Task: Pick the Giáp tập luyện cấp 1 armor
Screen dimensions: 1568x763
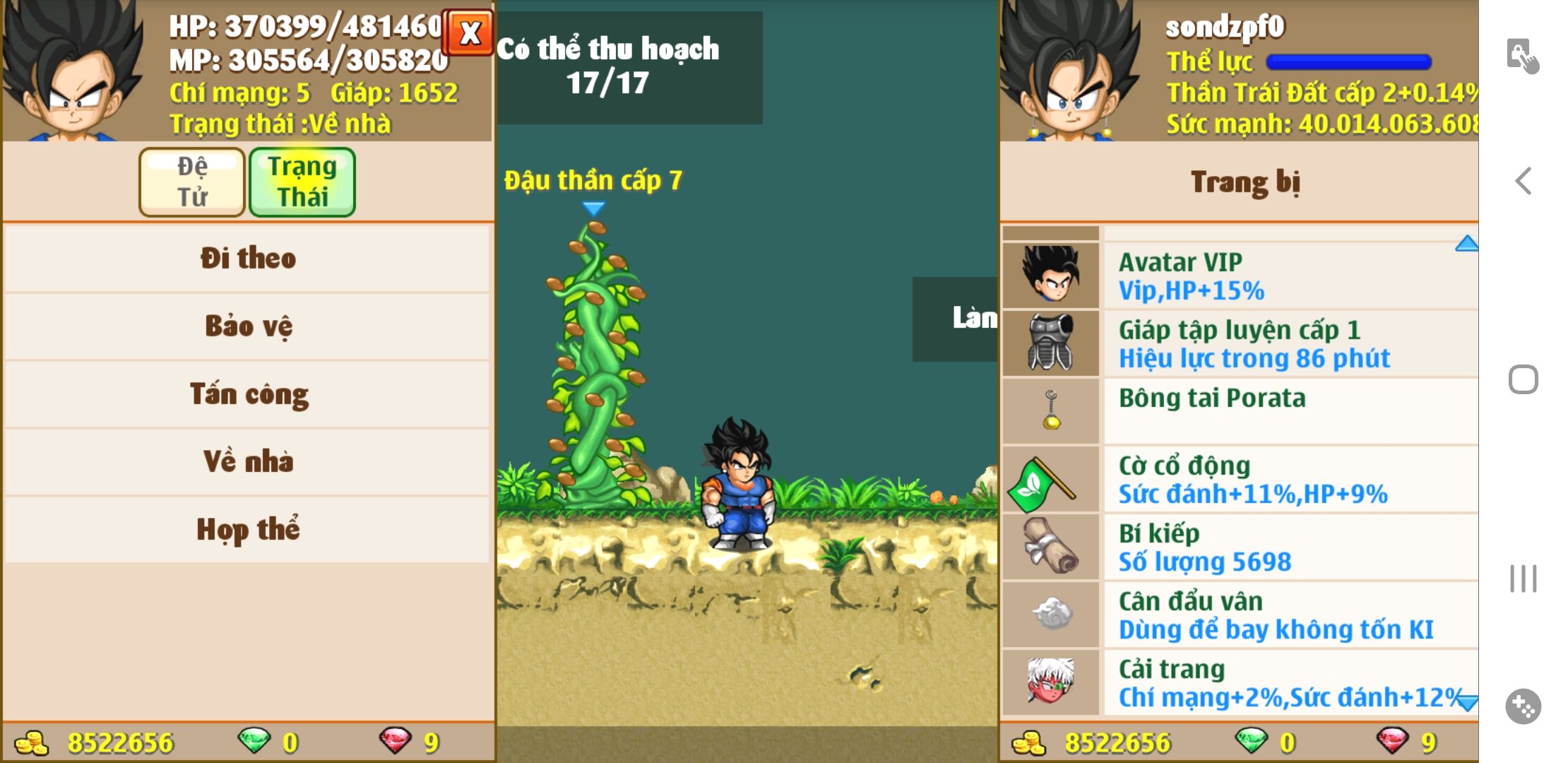Action: [1240, 343]
